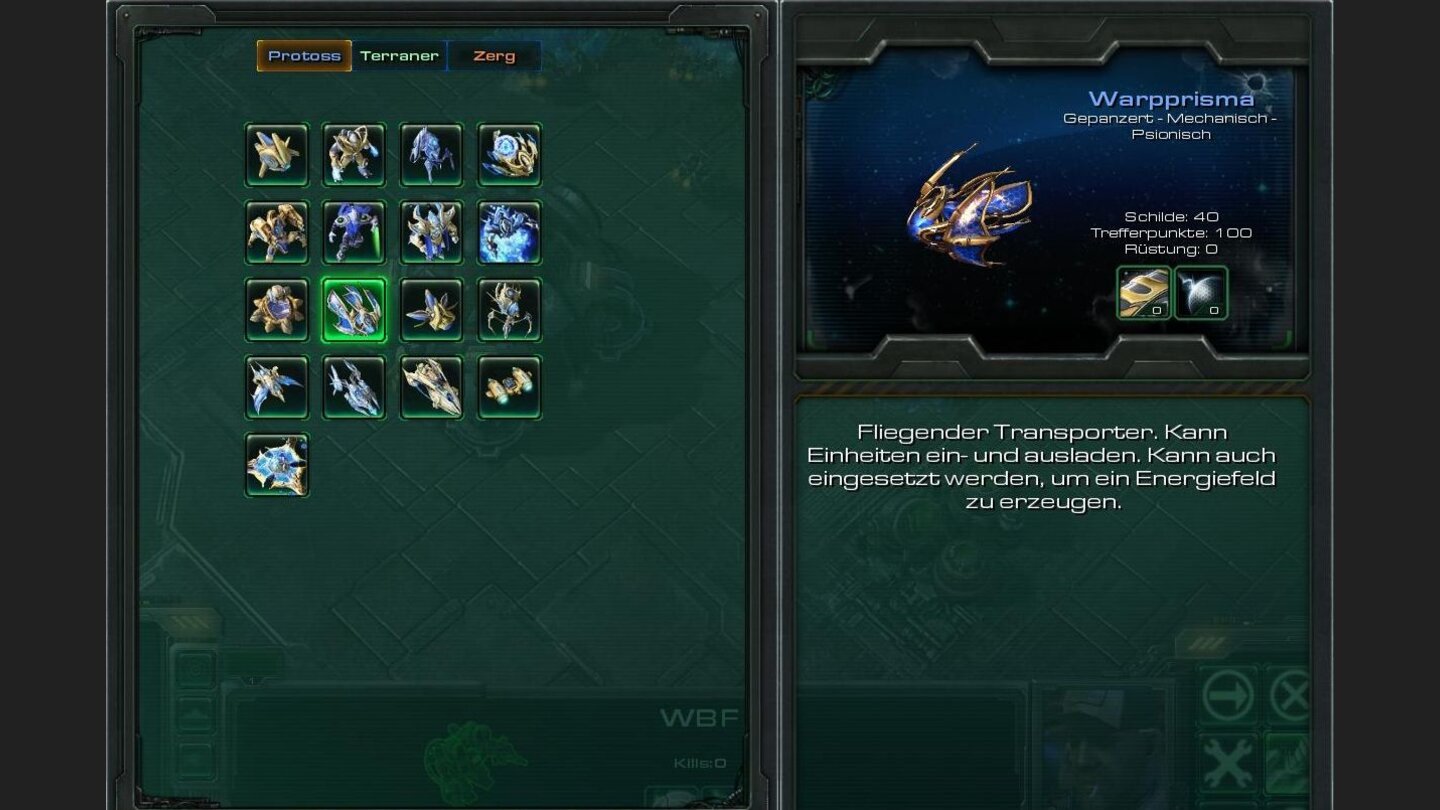Select the Mothership icon in the last row

(277, 465)
